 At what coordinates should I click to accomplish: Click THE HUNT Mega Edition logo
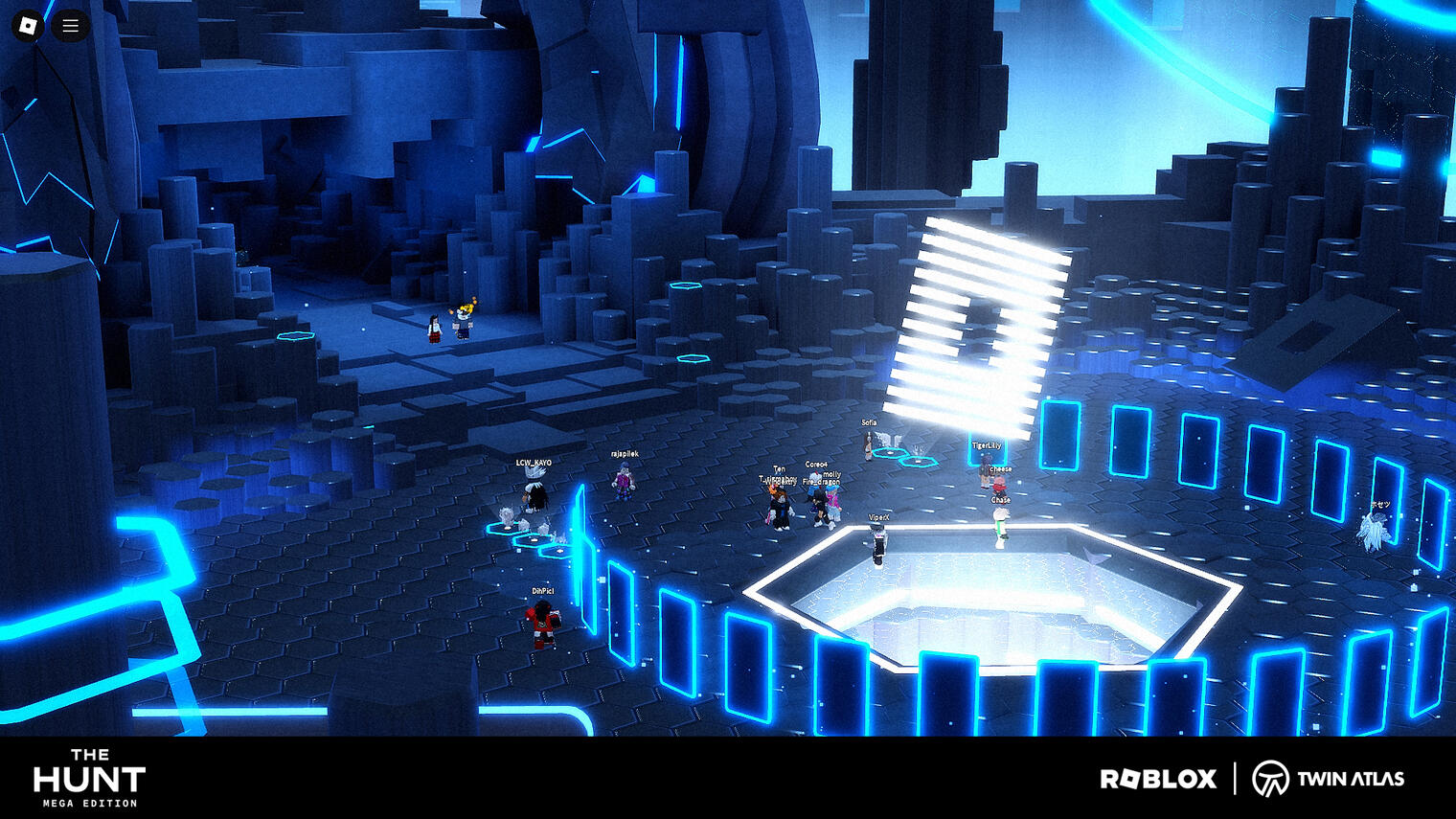pos(91,777)
